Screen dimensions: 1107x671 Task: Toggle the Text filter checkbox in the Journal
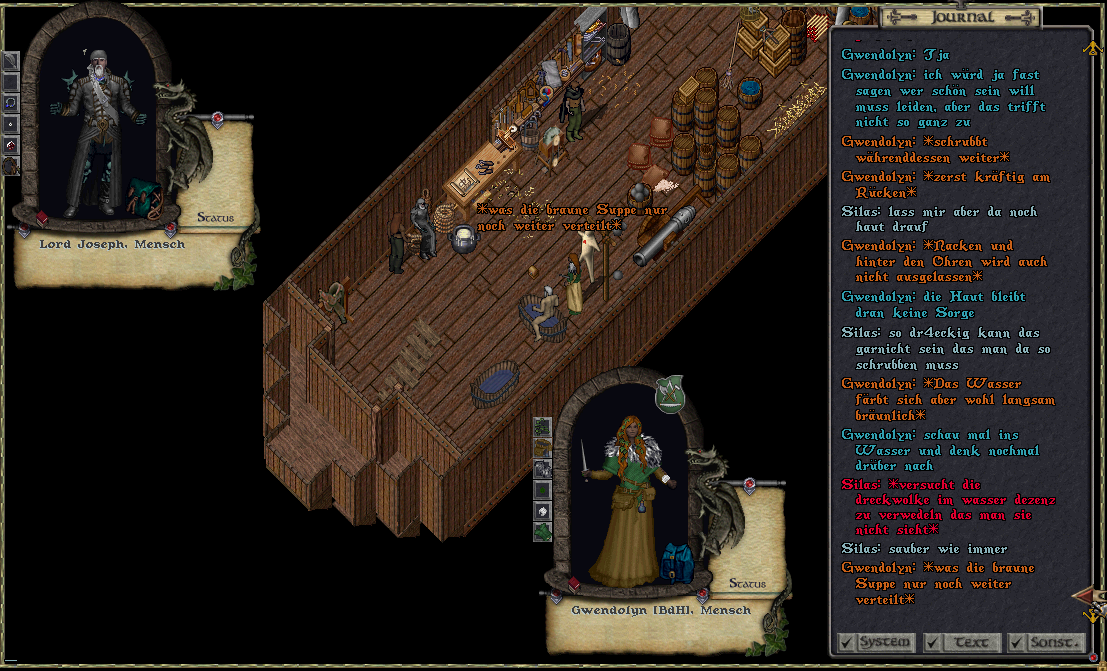(x=933, y=642)
